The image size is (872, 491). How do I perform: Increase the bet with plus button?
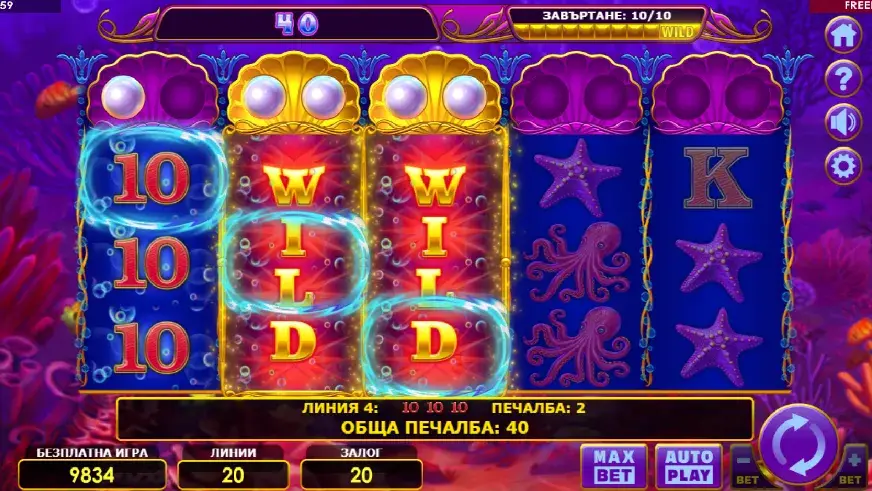853,465
